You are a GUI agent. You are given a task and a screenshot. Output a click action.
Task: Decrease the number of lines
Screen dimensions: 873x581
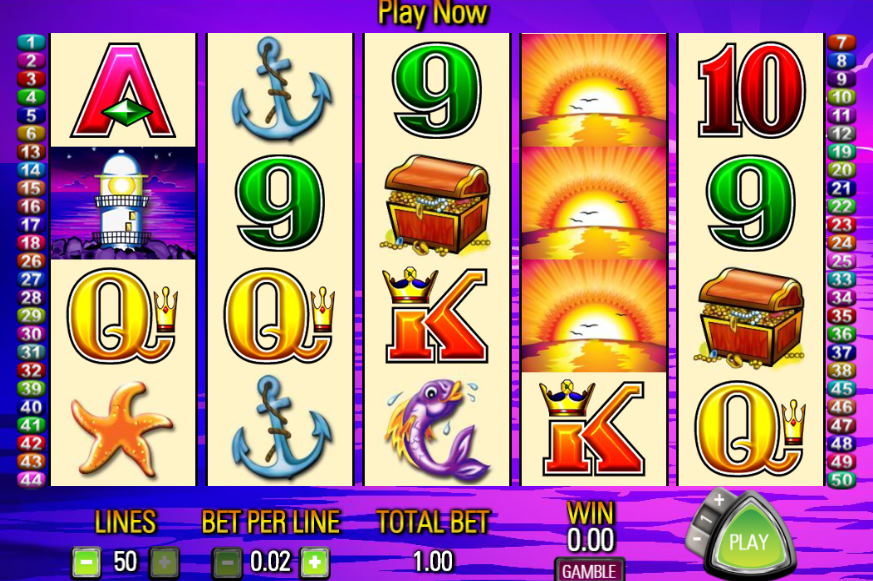tap(86, 561)
